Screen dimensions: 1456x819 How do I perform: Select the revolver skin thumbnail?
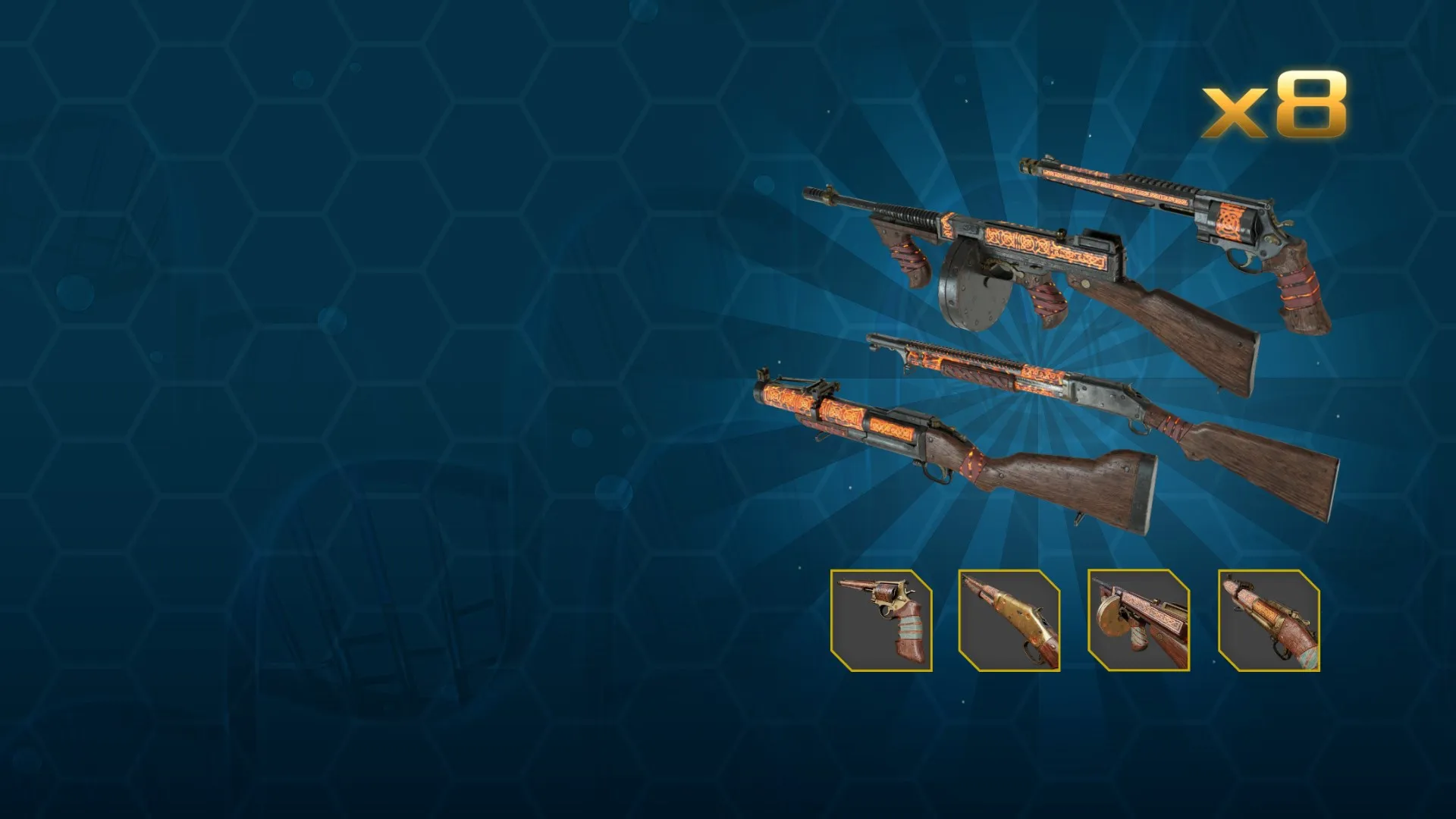[881, 620]
